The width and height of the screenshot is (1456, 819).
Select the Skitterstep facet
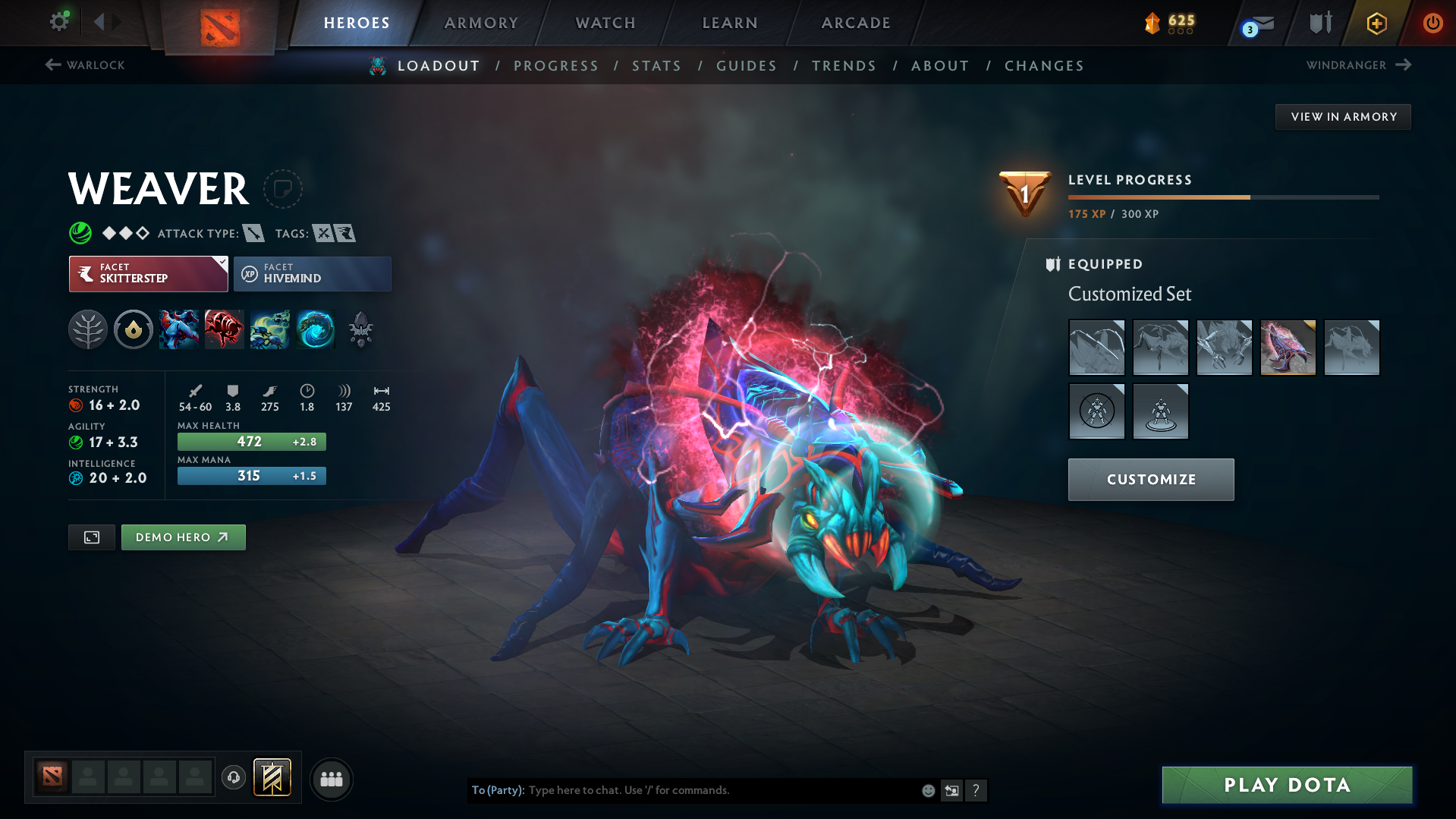coord(149,274)
